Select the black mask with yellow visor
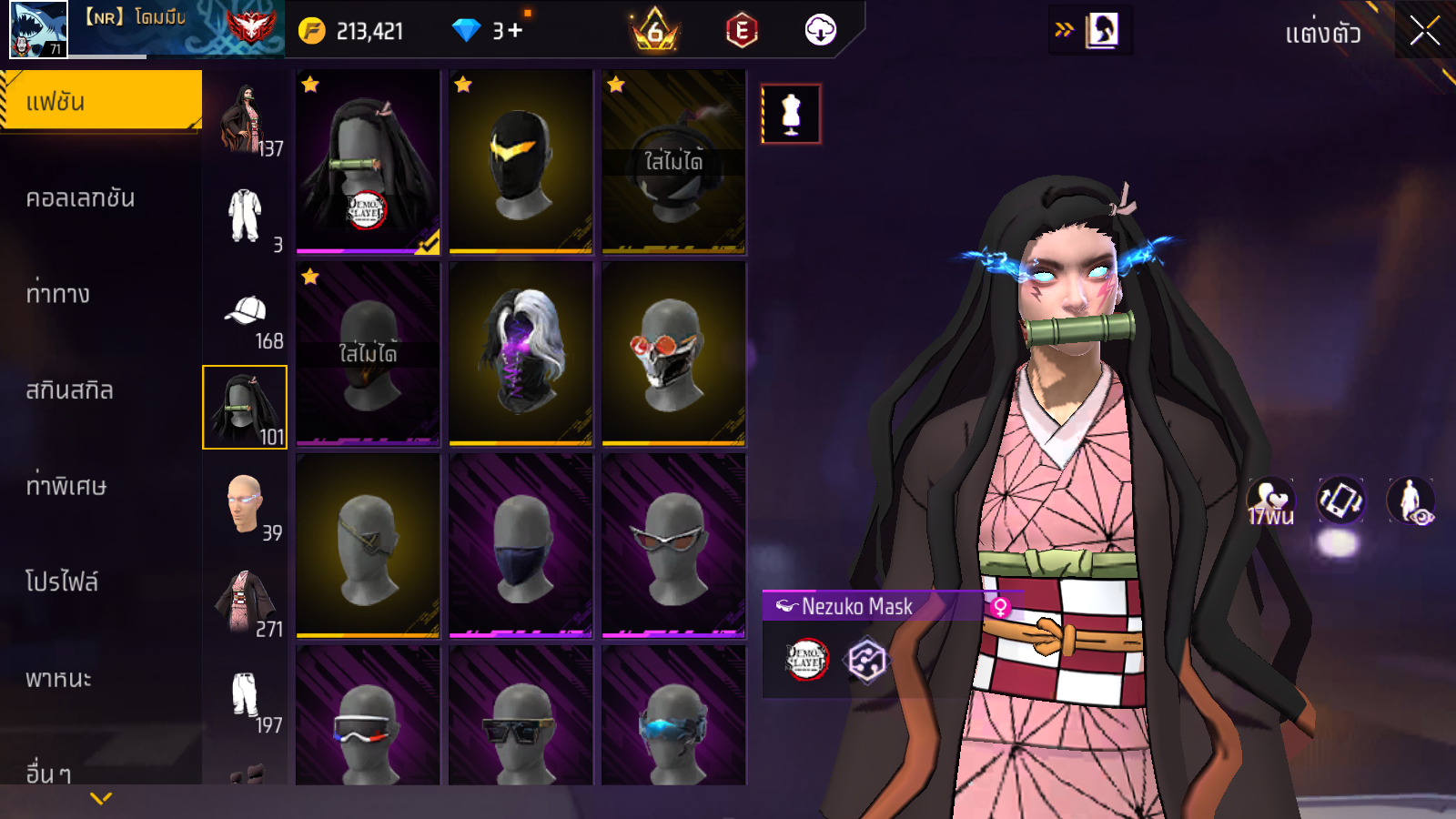 (x=521, y=162)
